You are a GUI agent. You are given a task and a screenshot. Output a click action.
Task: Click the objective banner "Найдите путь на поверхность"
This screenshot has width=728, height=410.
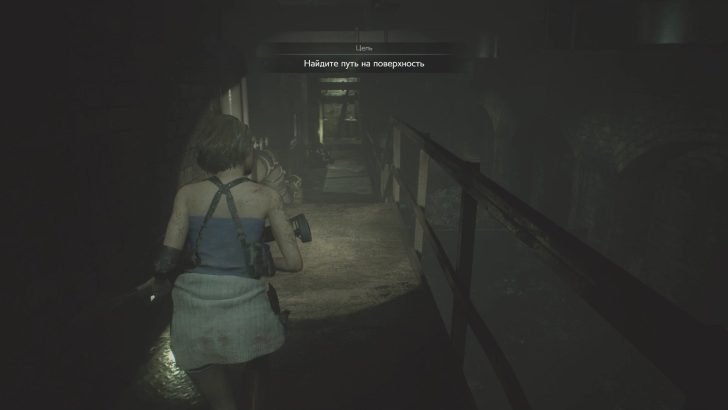(x=364, y=63)
